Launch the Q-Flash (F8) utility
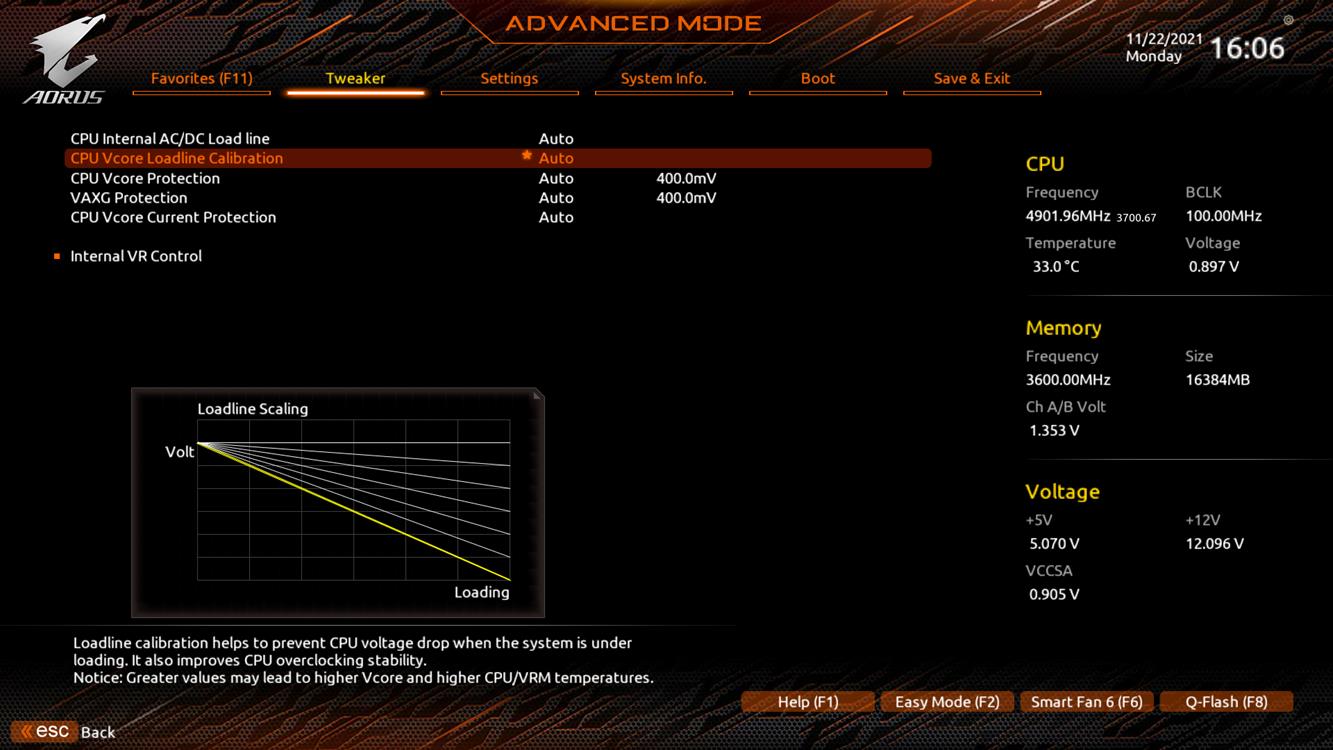 (1226, 702)
